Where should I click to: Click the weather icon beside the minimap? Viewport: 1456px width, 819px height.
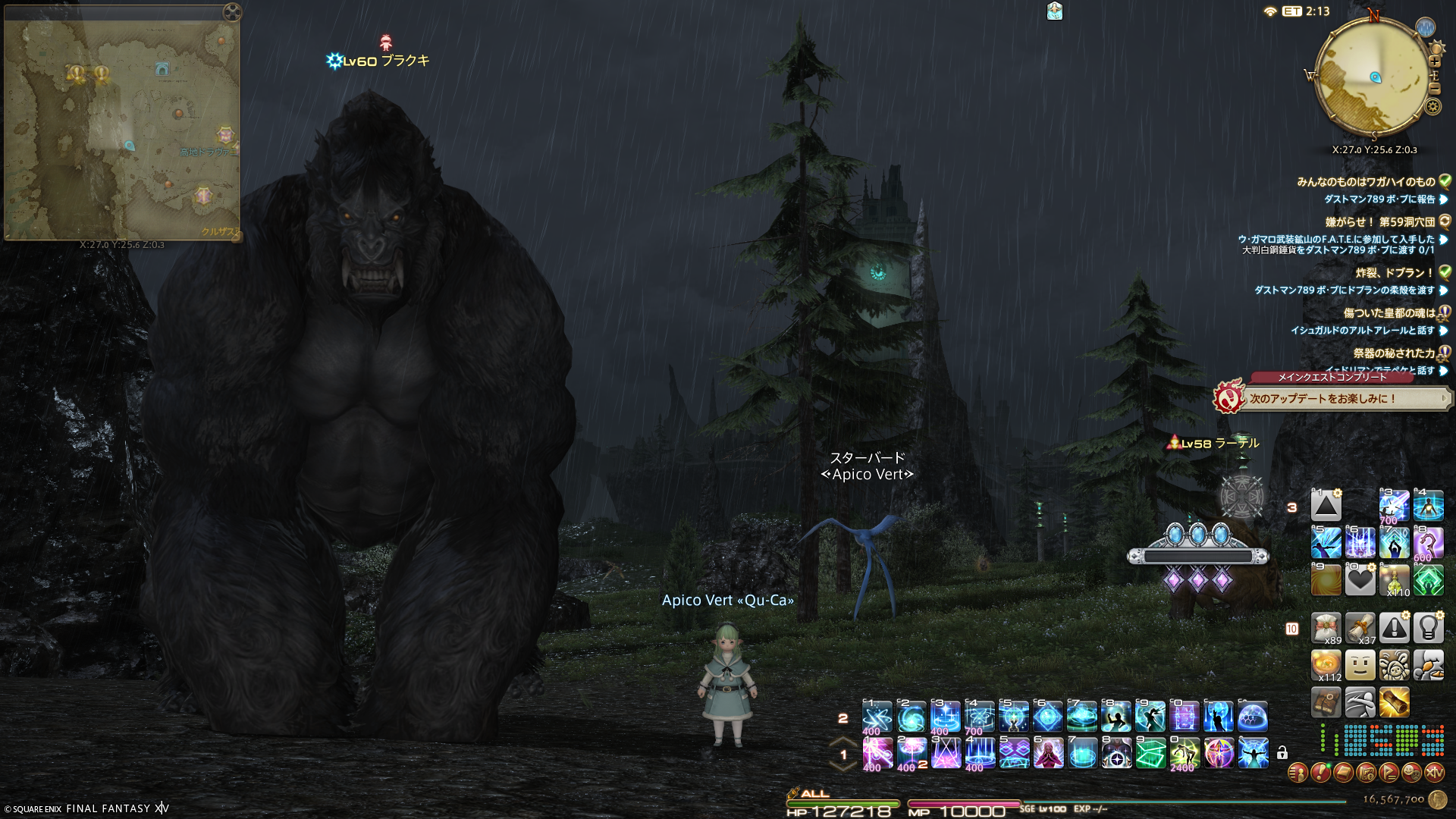coord(1426,27)
